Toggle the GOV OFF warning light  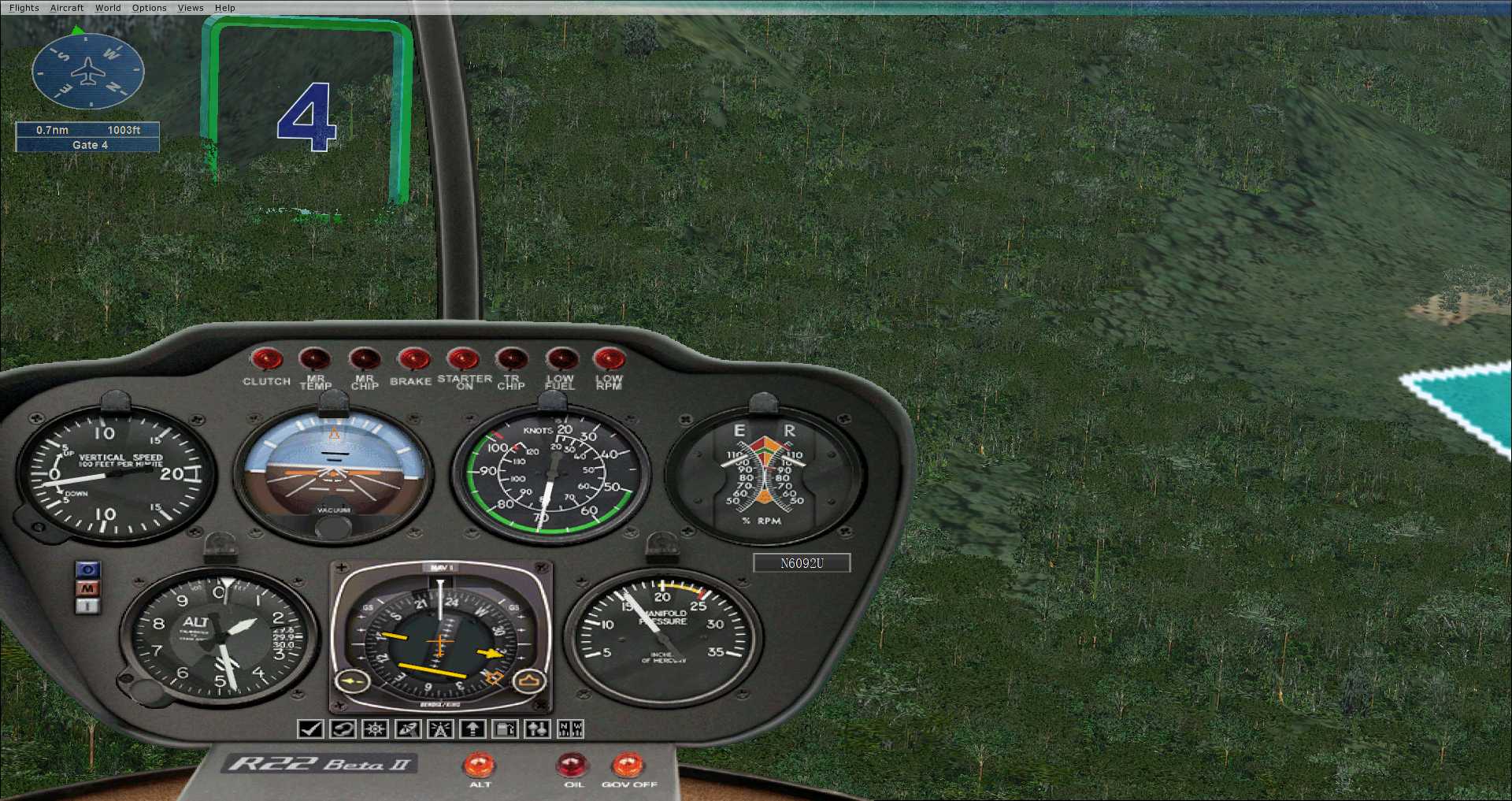point(628,765)
